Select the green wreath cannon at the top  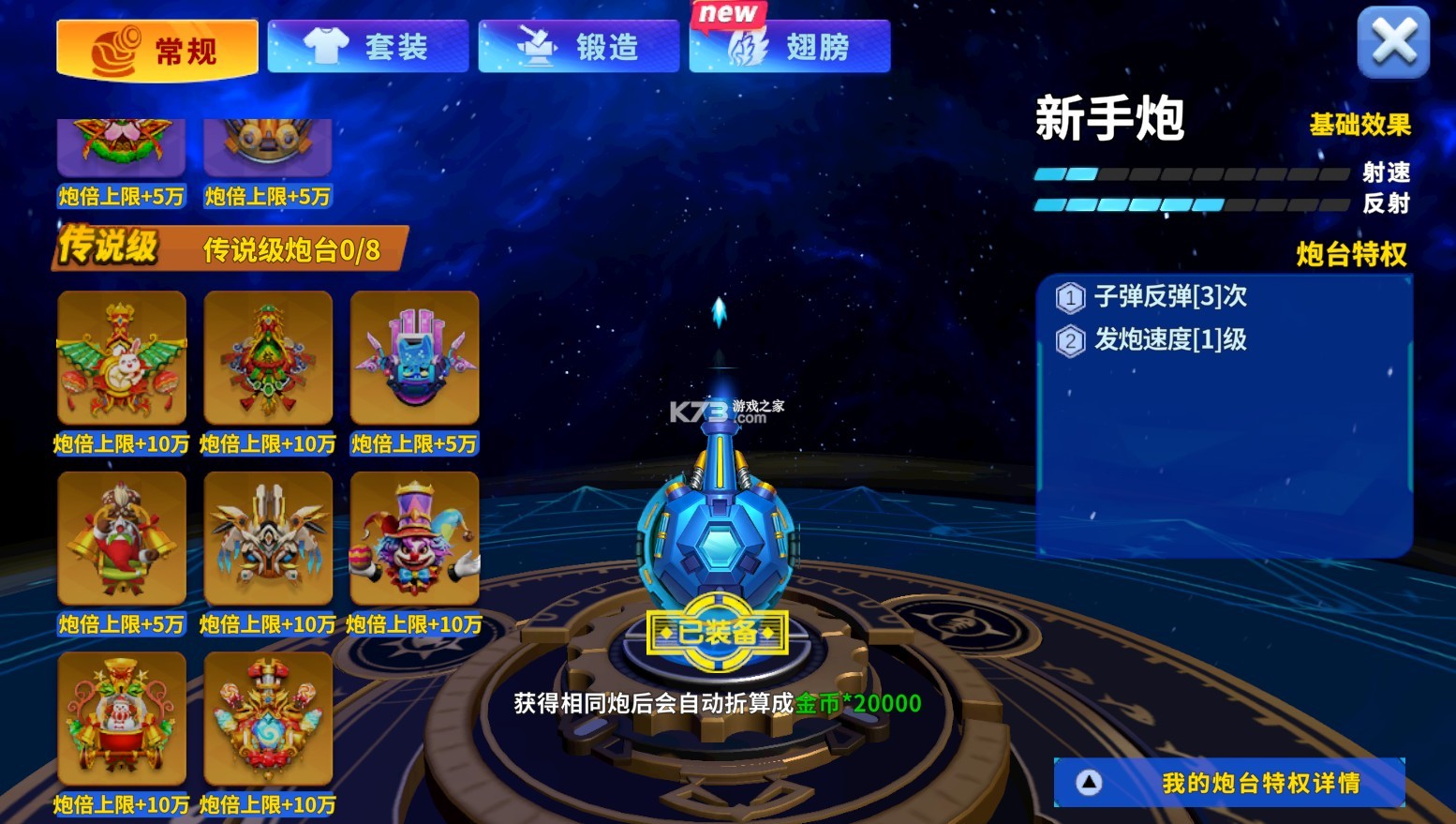(x=120, y=141)
